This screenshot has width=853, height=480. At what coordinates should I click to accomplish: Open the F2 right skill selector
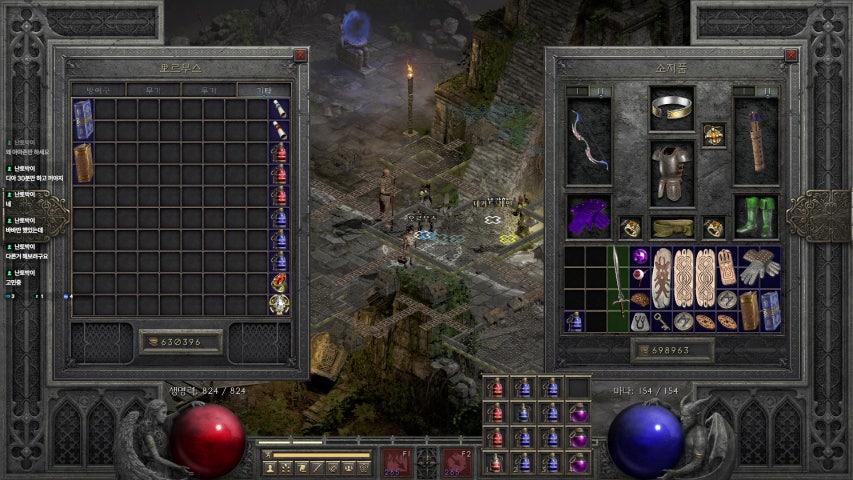point(456,462)
